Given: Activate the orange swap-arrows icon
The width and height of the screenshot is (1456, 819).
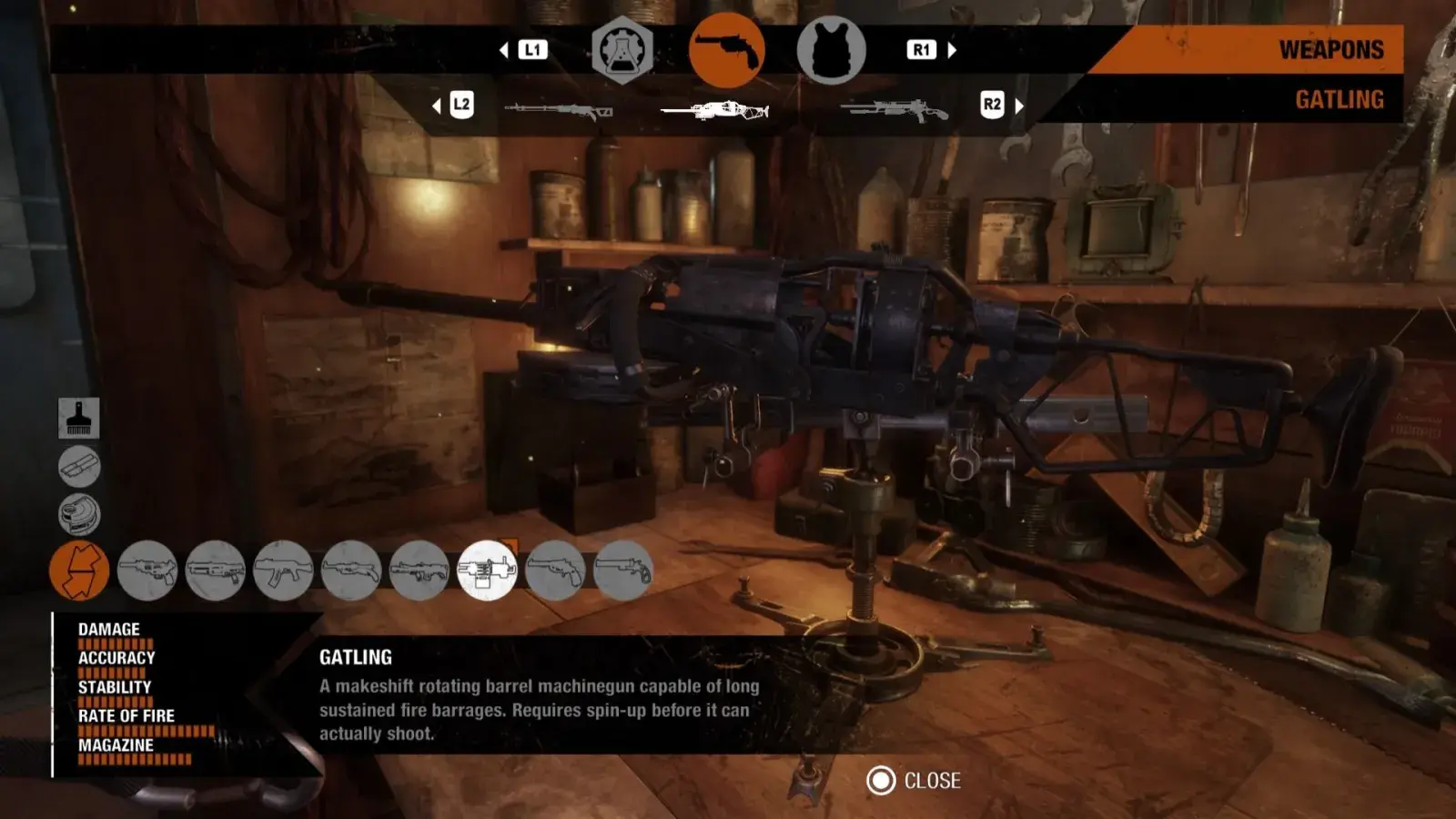Looking at the screenshot, I should point(79,571).
